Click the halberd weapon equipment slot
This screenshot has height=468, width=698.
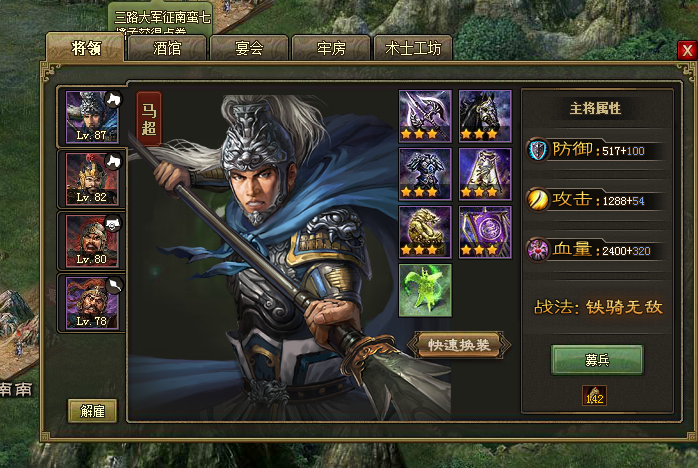click(x=425, y=115)
